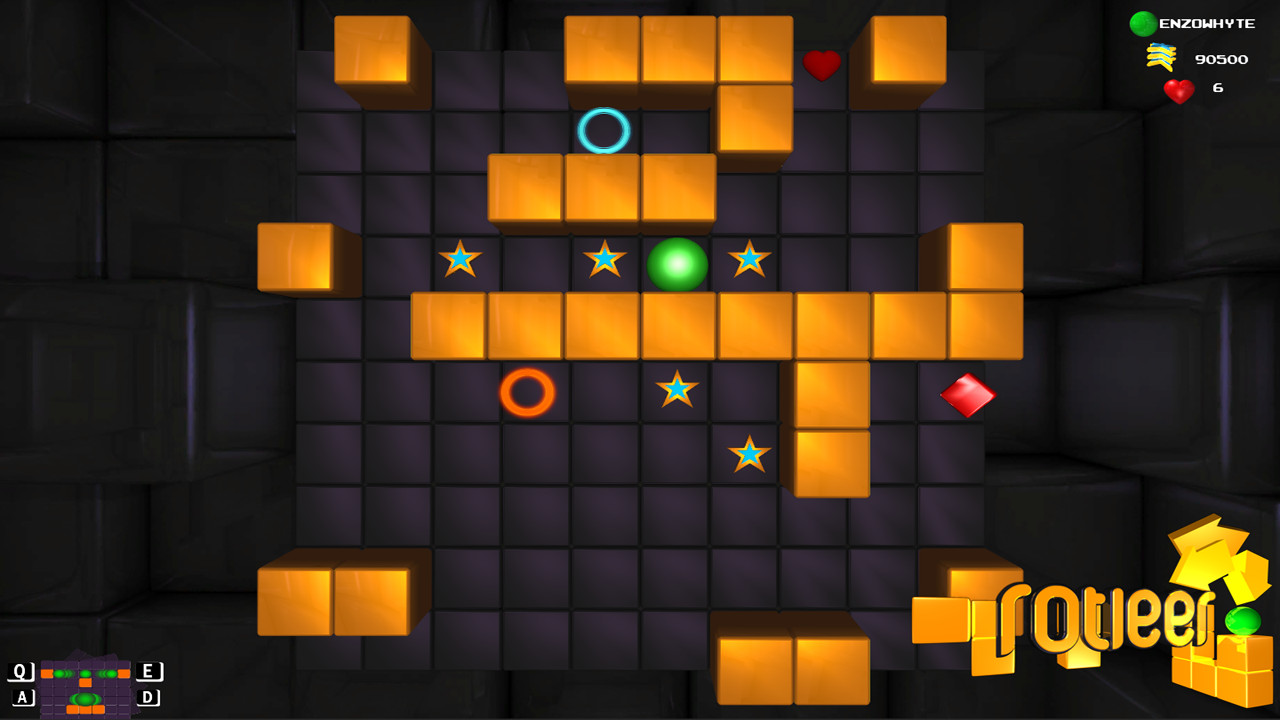Click the heart icon next to the lives counter

coord(1178,90)
